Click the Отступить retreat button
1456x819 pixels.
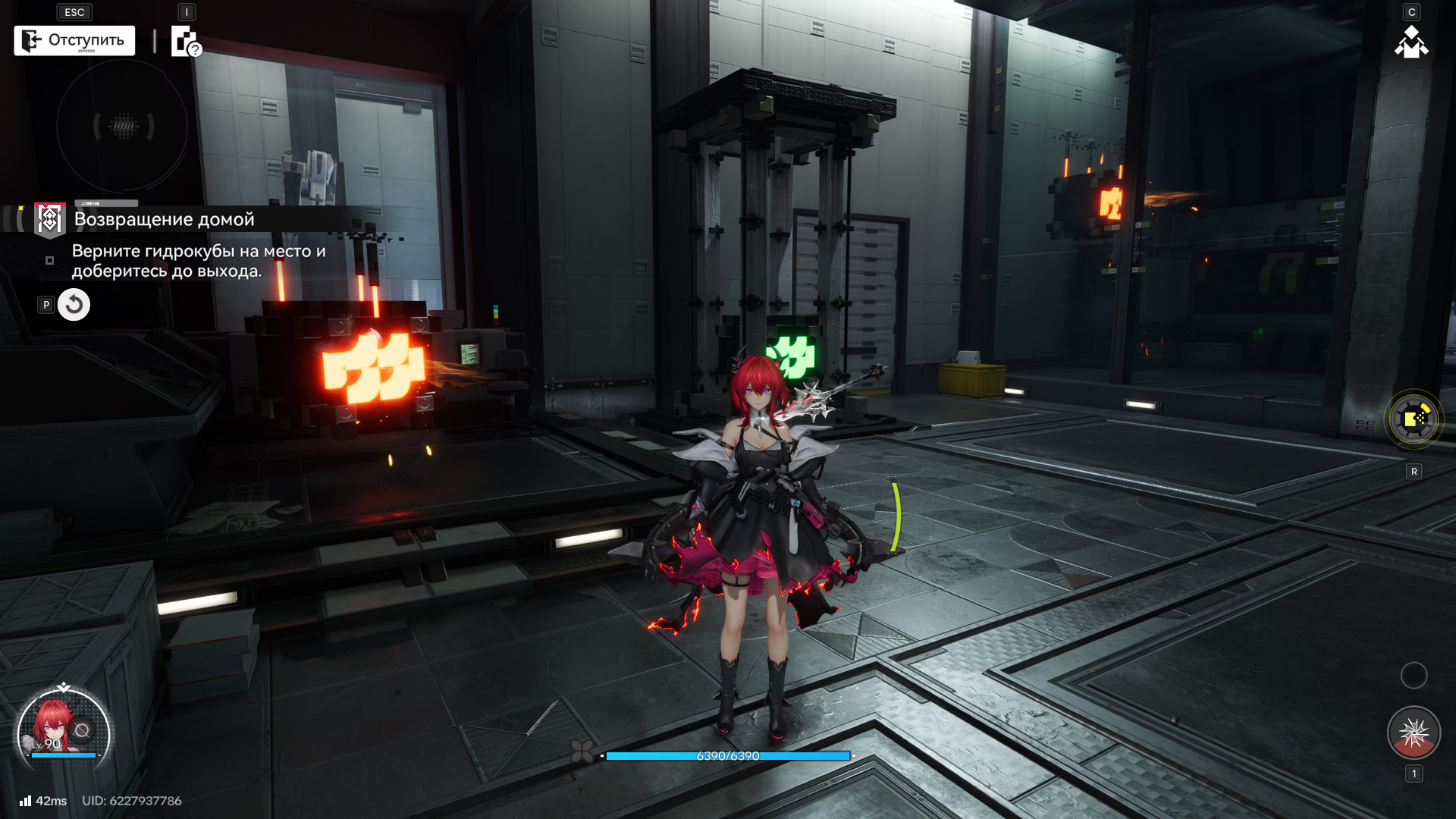tap(74, 40)
